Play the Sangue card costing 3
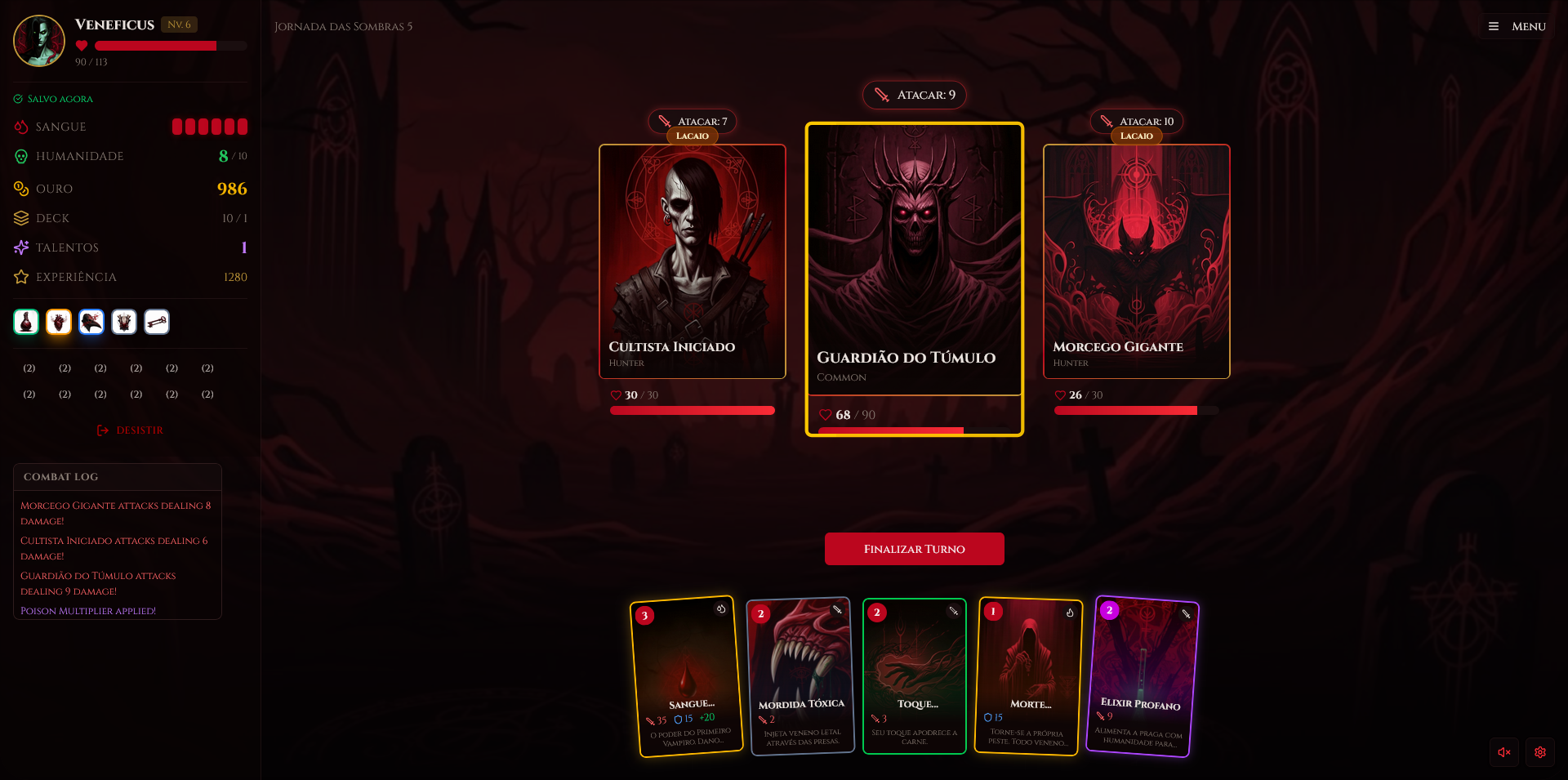This screenshot has height=780, width=1568. coord(687,677)
